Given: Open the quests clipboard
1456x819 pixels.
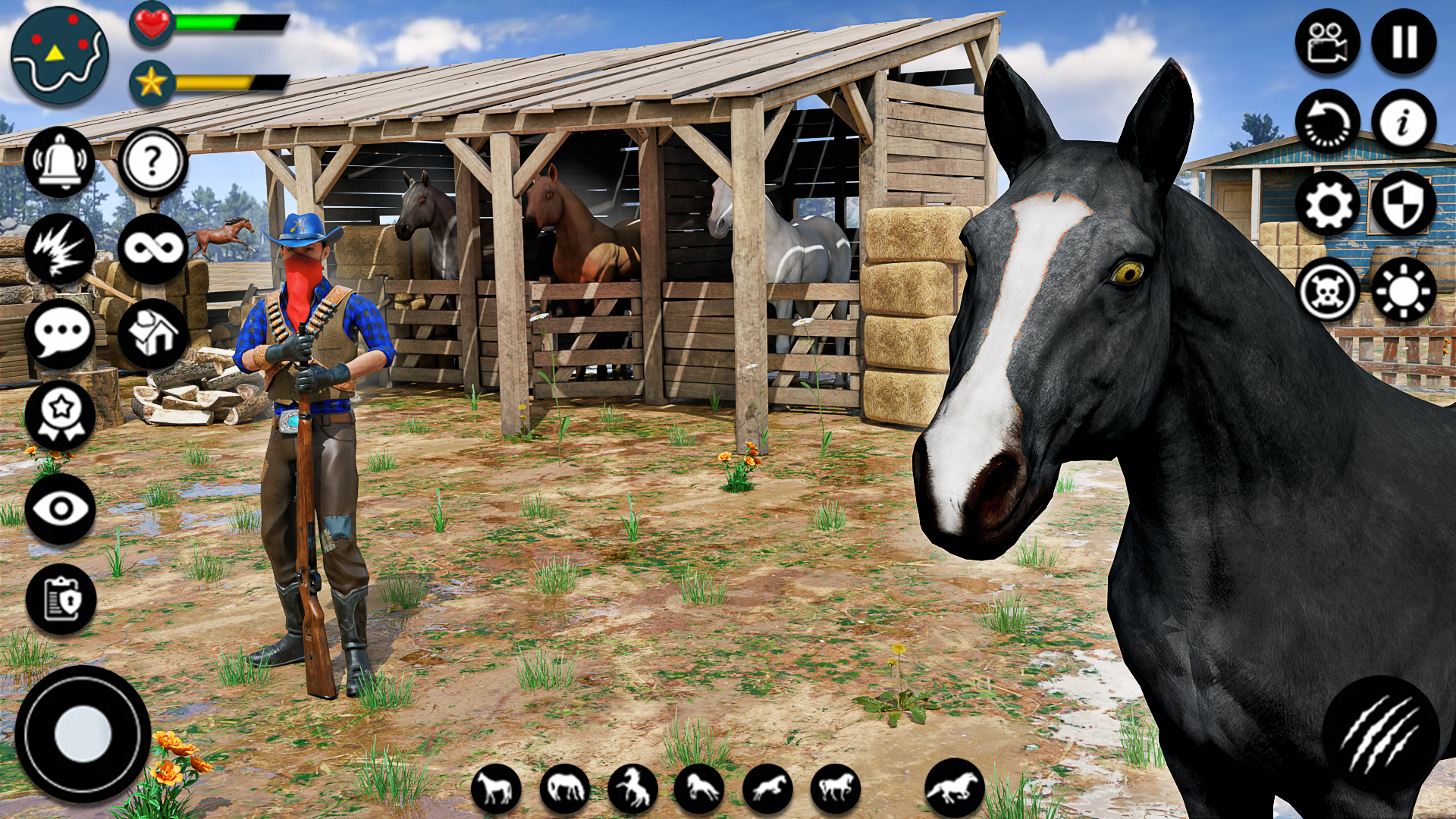Looking at the screenshot, I should 60,599.
